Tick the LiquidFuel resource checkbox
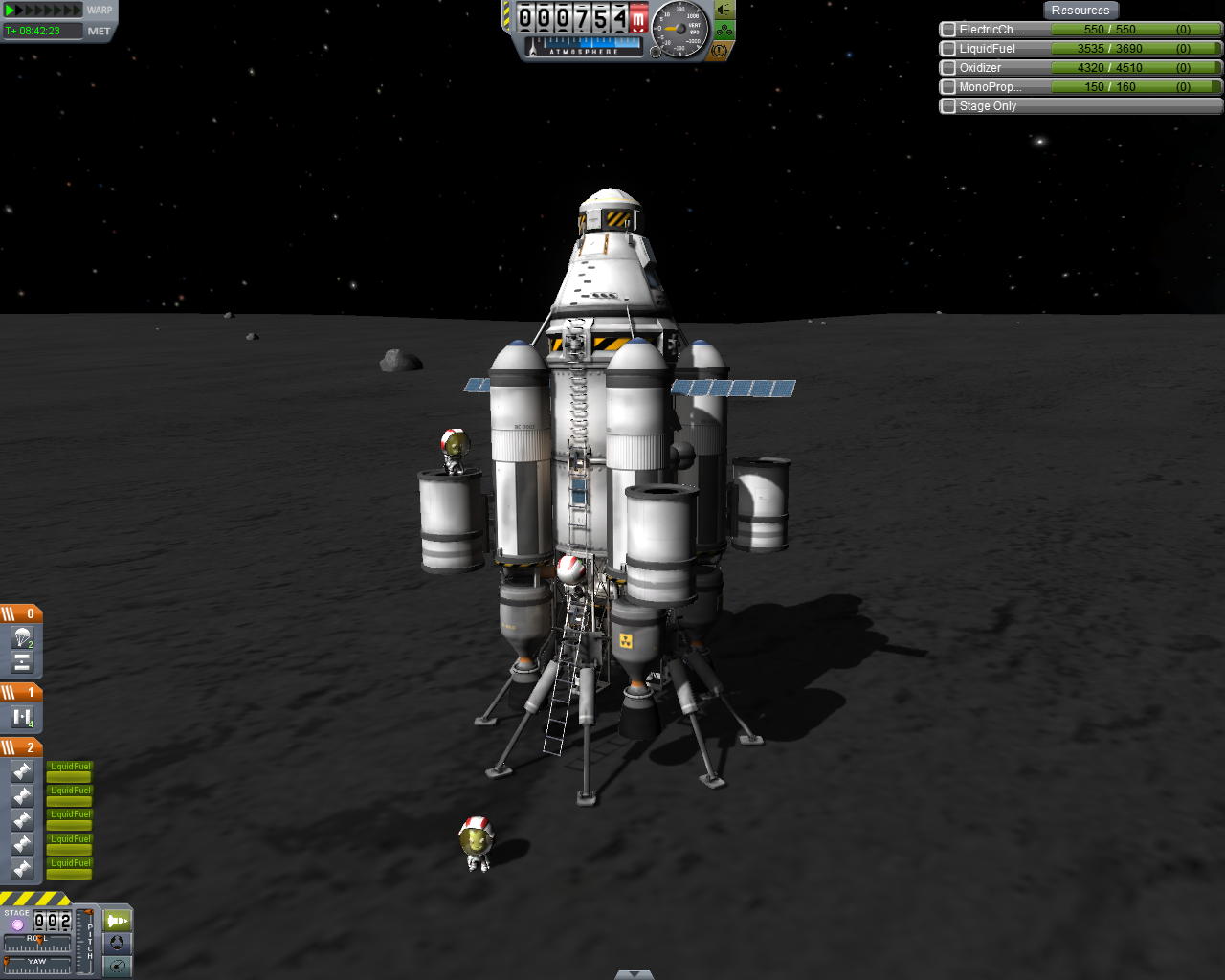Screen dimensions: 1225x980 tap(948, 49)
